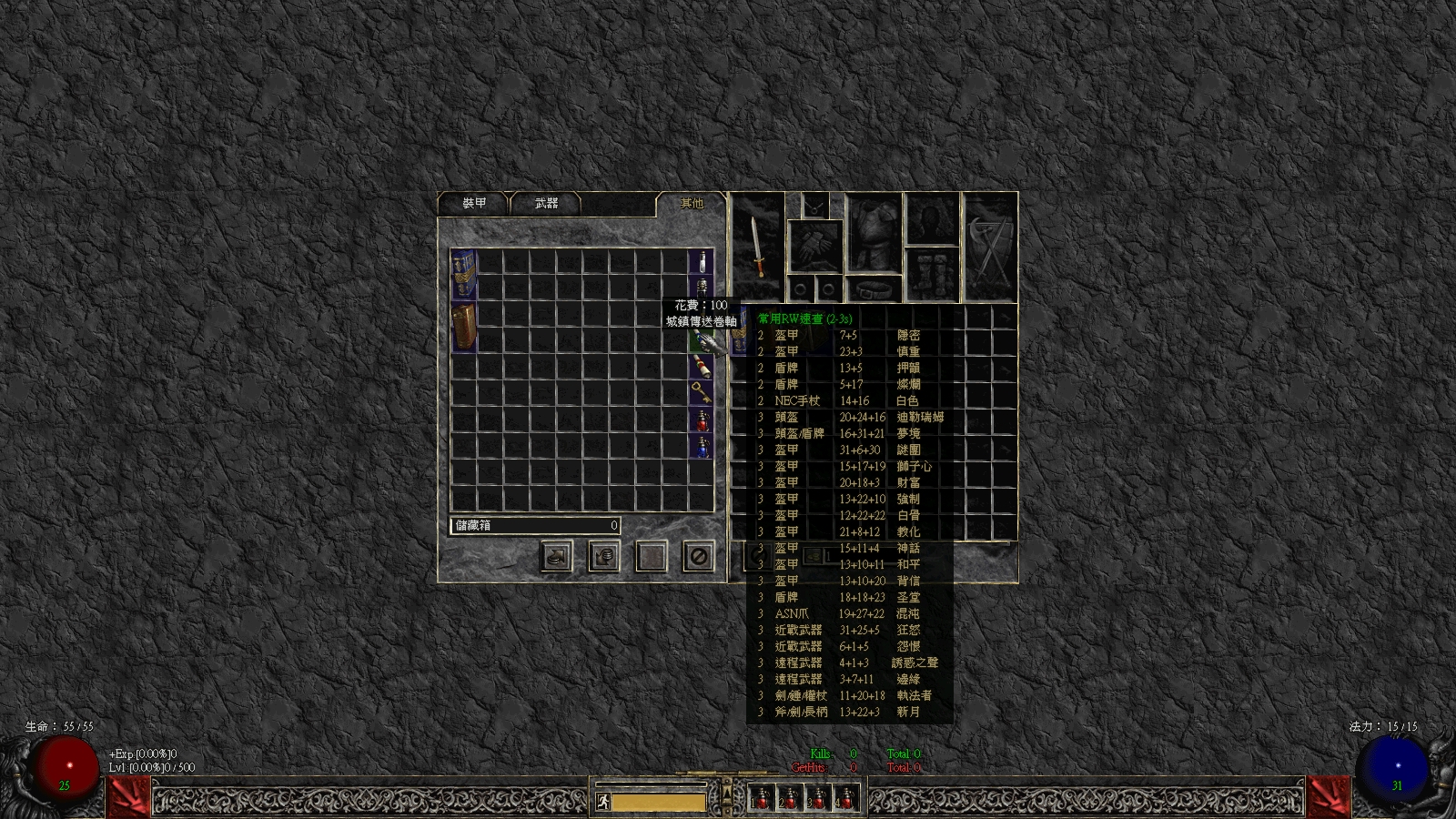
Task: Close the trade window with the cancel button
Action: click(698, 556)
